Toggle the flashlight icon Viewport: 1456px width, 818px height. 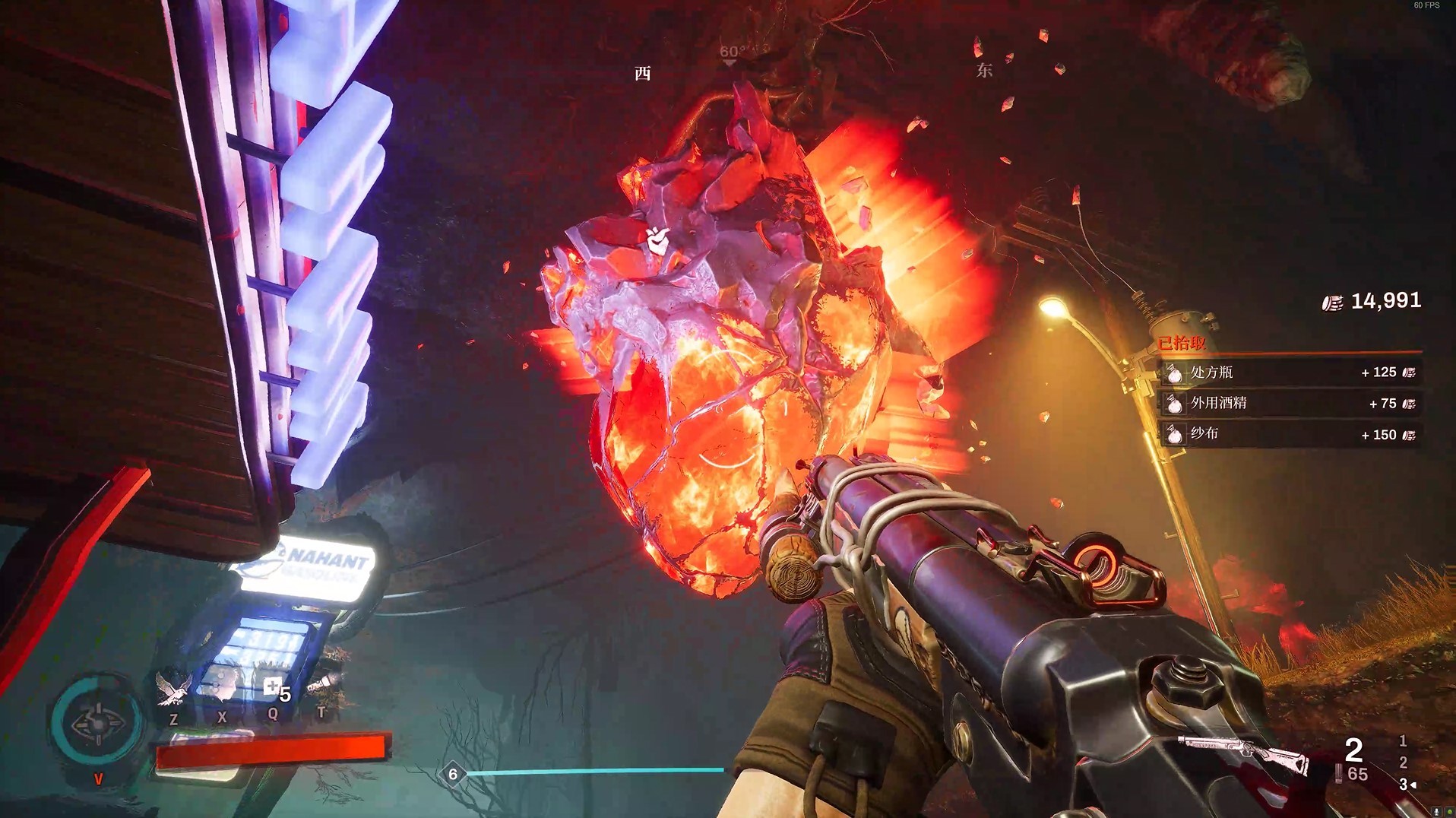point(323,684)
